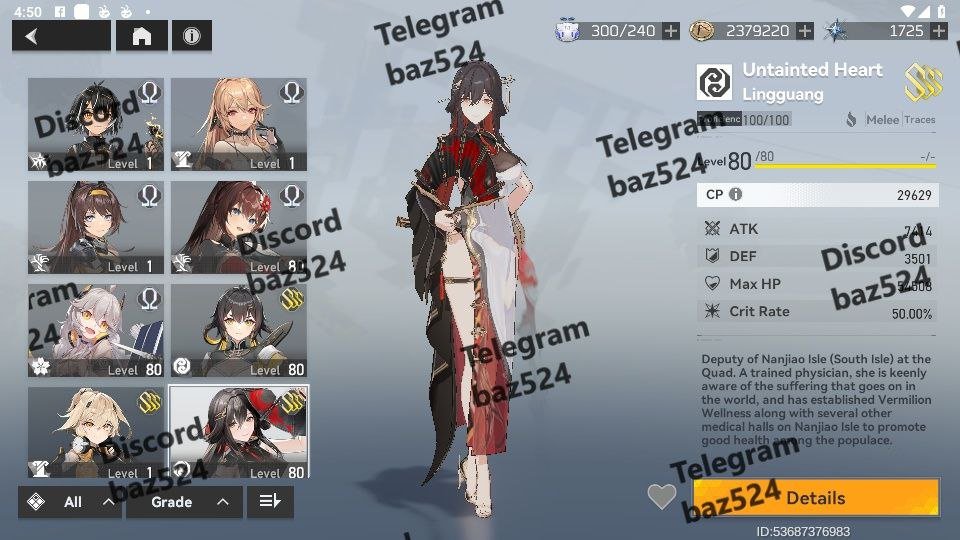The width and height of the screenshot is (960, 540).
Task: Add stamina with the 300/240 plus button
Action: [671, 31]
